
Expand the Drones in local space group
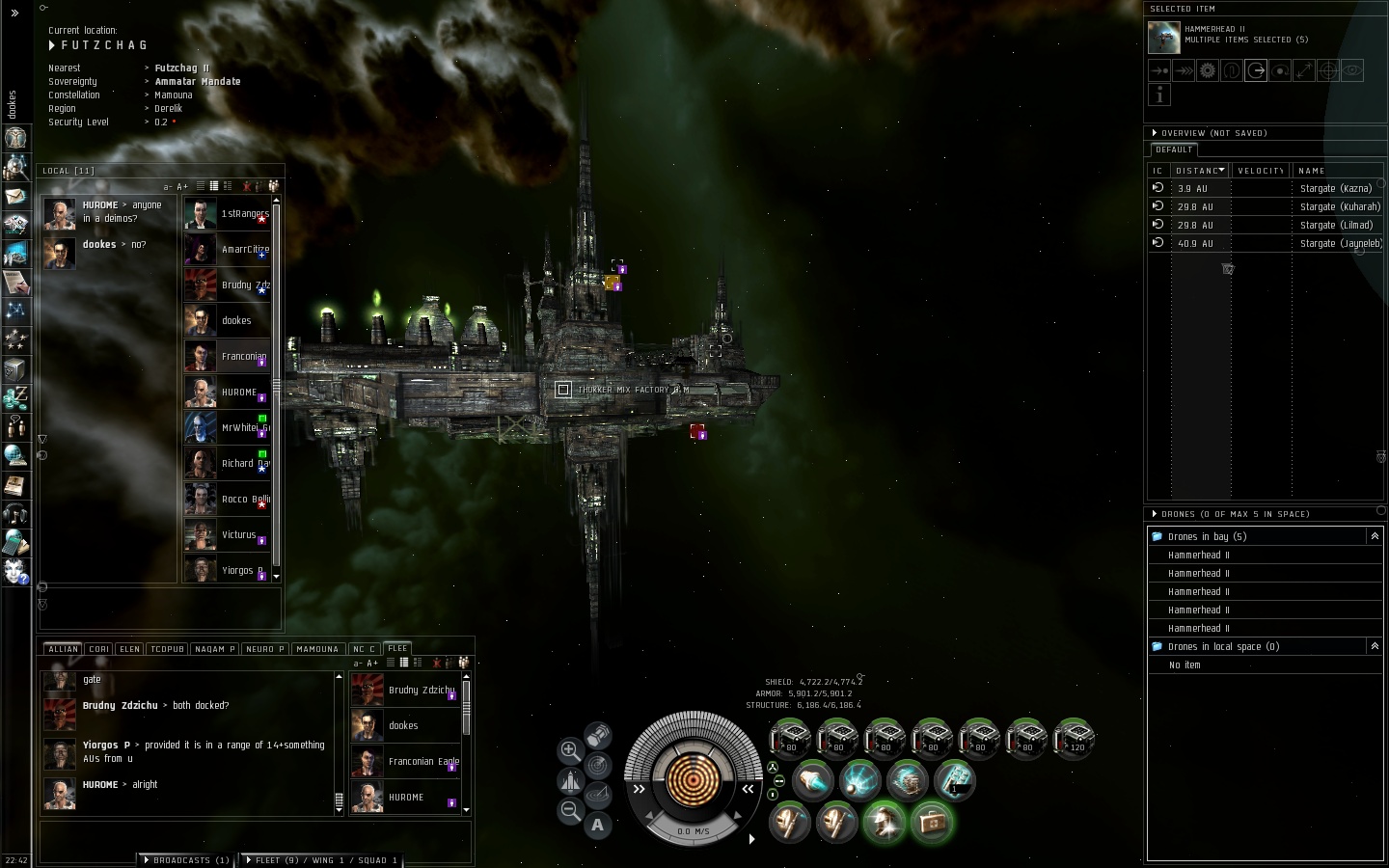[1374, 646]
